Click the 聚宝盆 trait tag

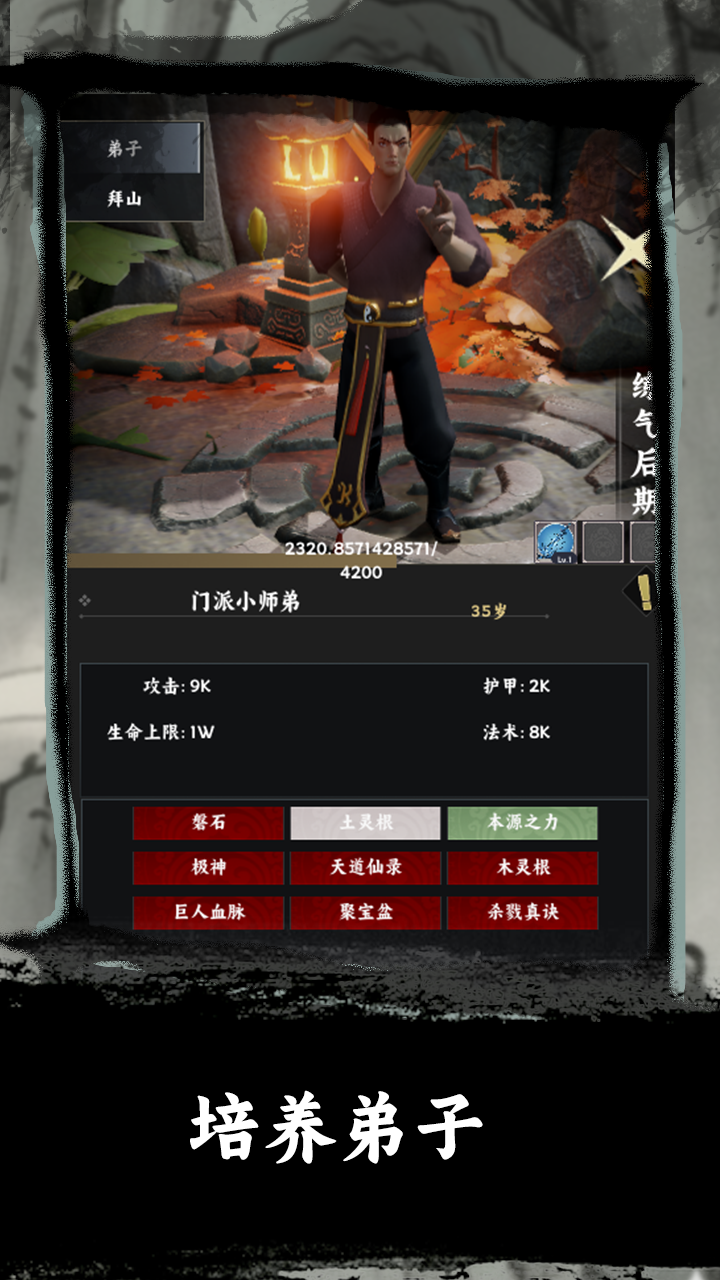coord(365,913)
